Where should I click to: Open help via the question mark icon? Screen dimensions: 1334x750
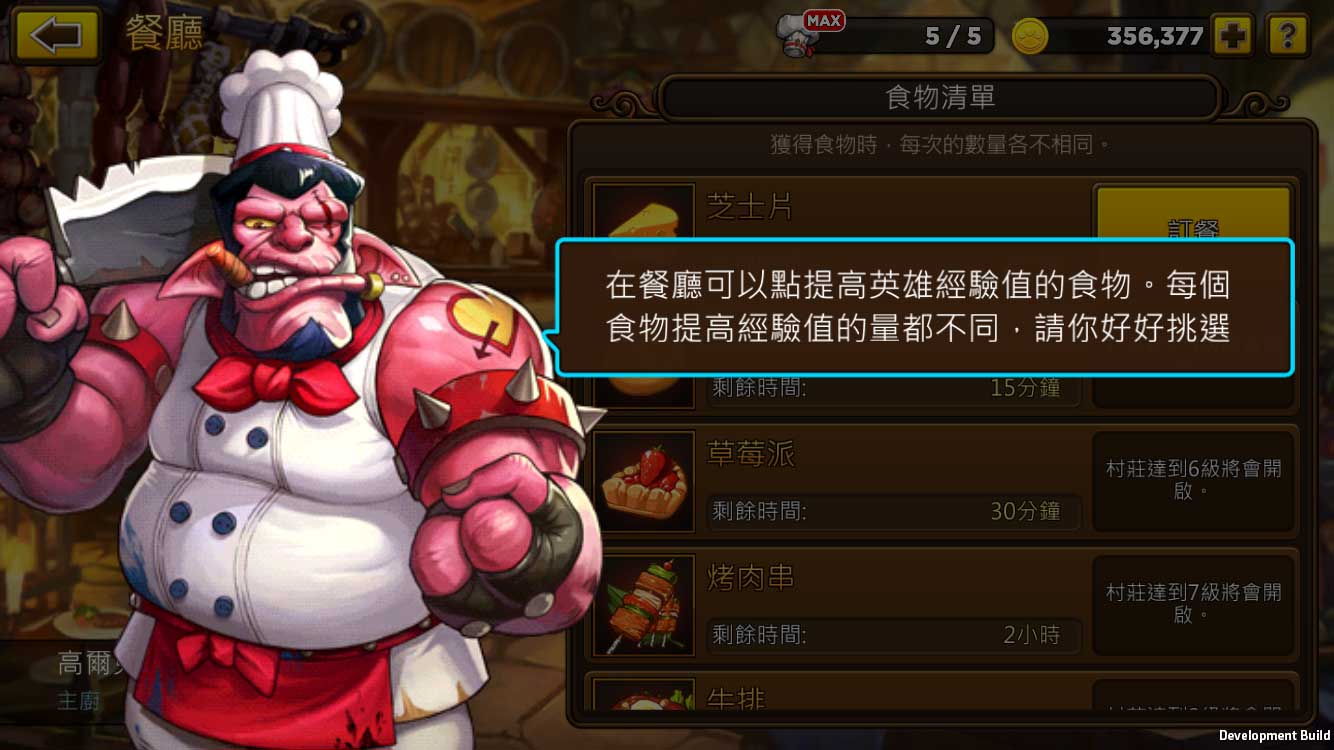point(1289,36)
